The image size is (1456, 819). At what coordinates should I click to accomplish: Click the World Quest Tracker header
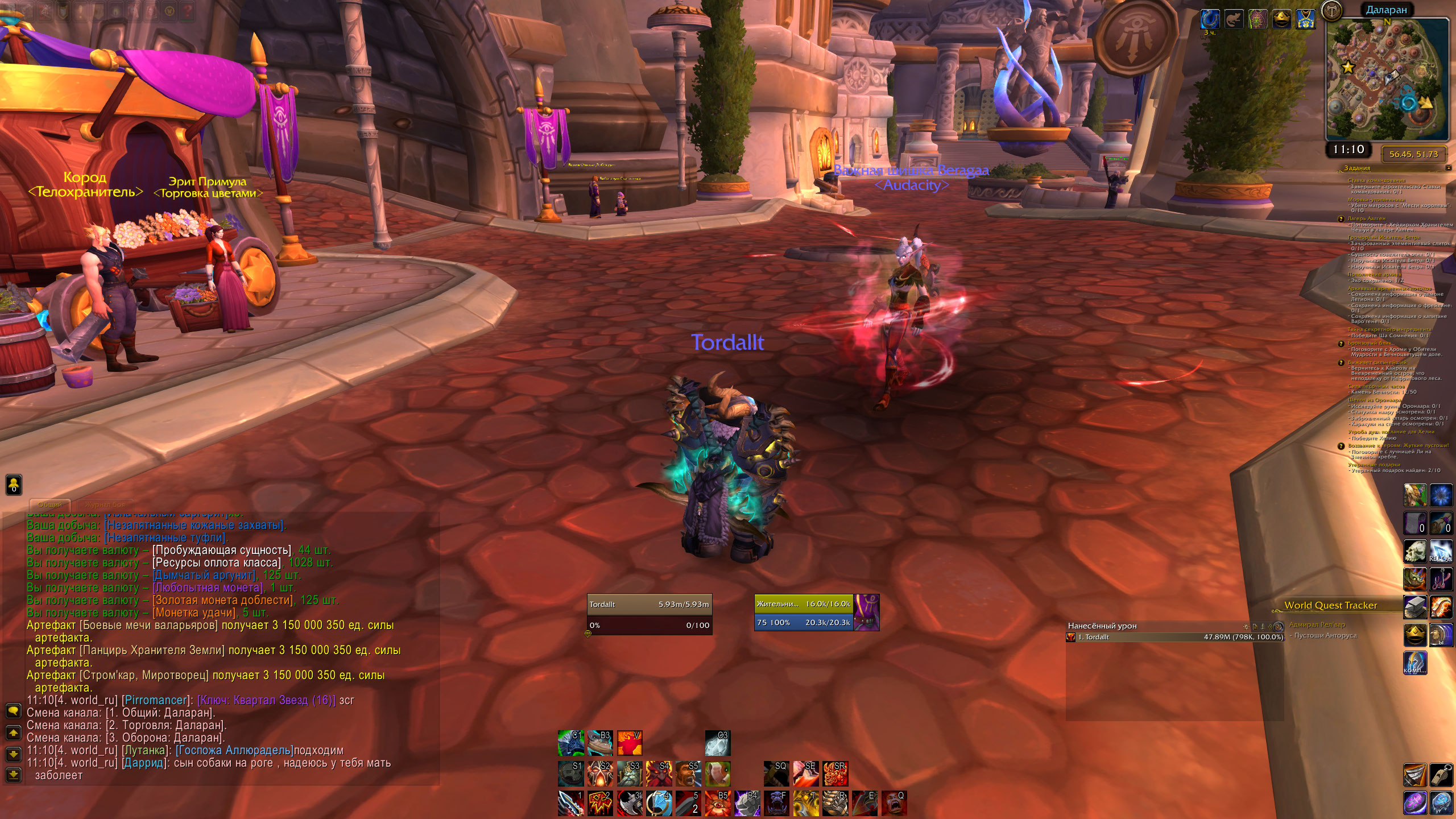click(x=1330, y=605)
